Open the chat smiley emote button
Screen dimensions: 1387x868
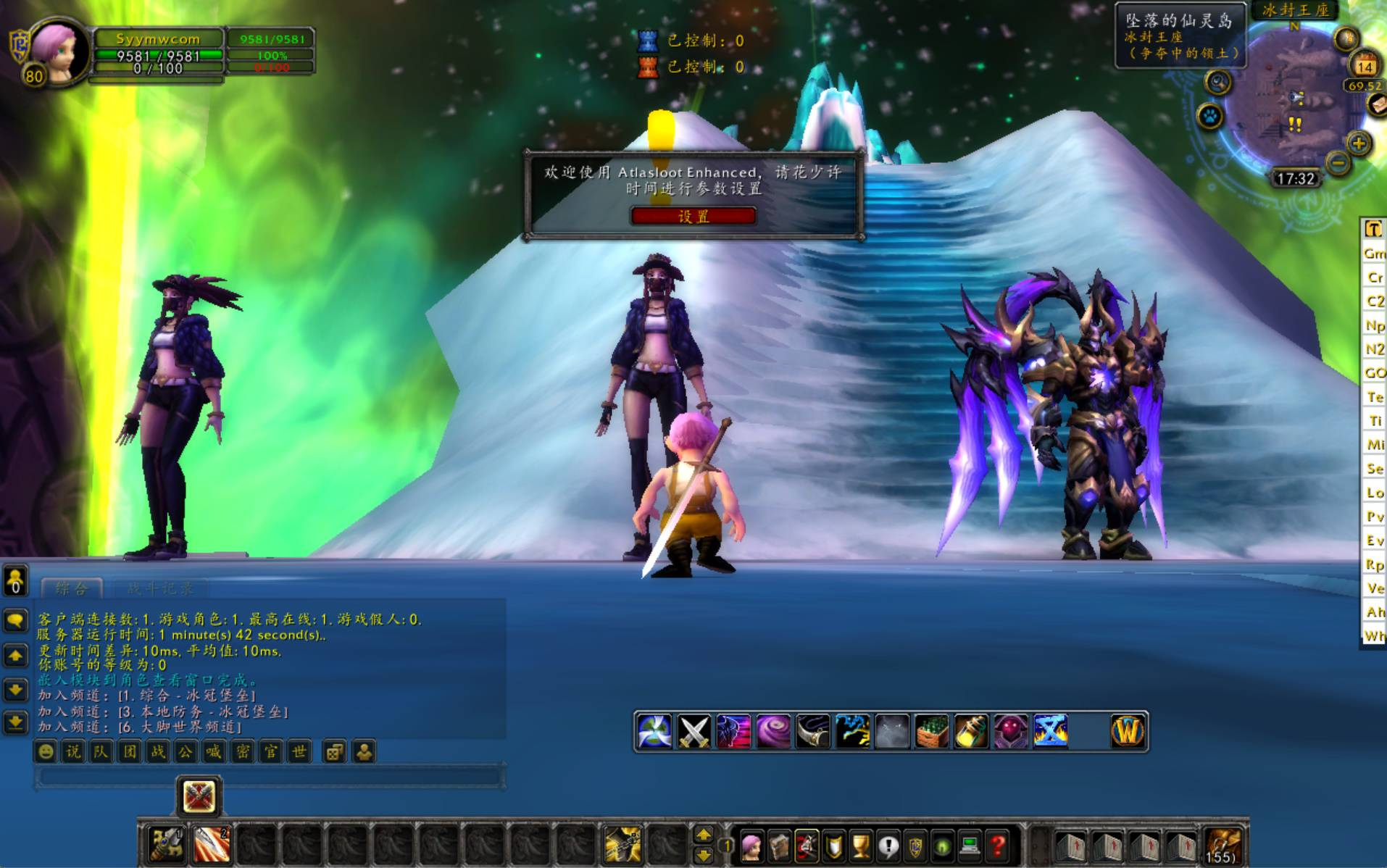click(x=46, y=751)
